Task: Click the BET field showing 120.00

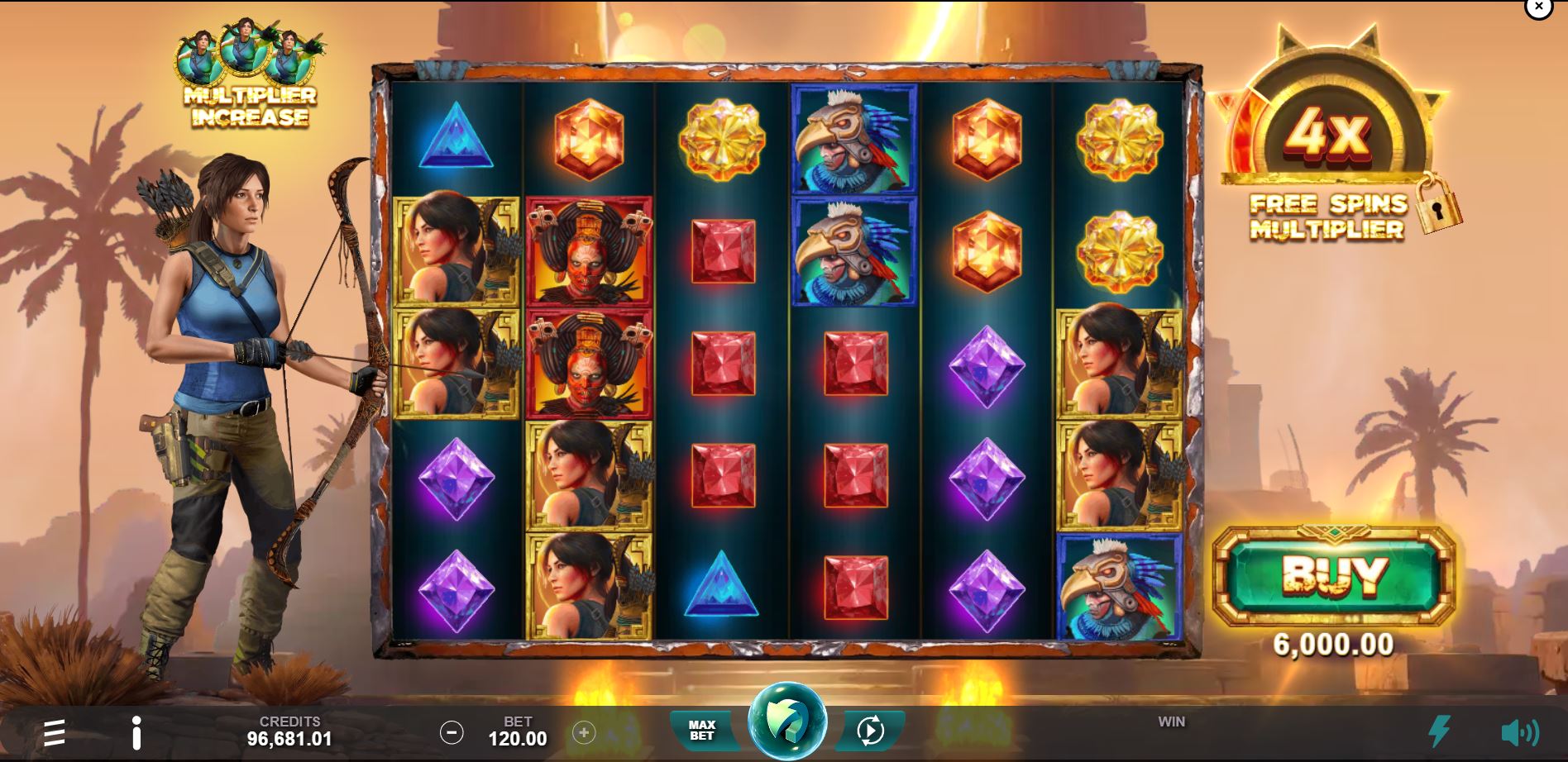Action: [518, 731]
